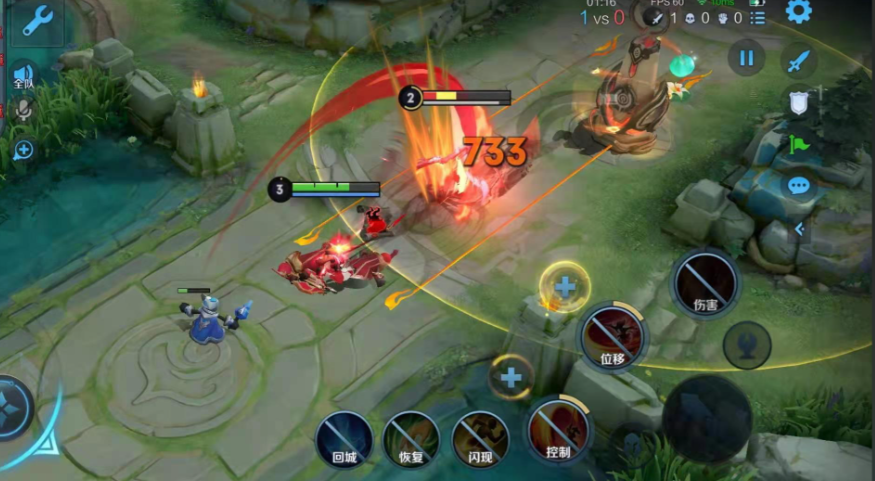Collapse the side panel arrow
The height and width of the screenshot is (481, 875).
(x=798, y=229)
